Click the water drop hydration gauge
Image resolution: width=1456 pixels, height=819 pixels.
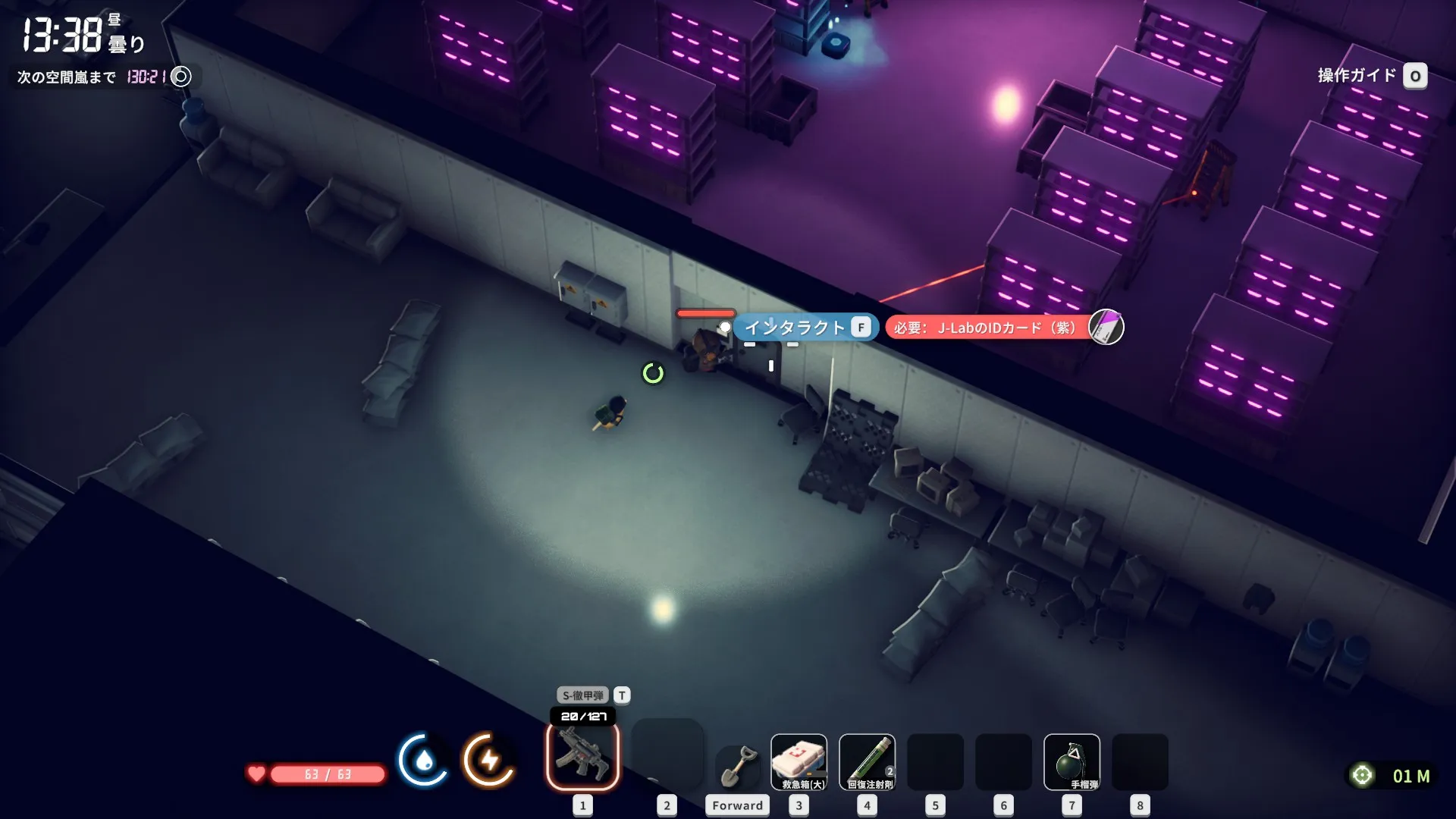pyautogui.click(x=423, y=760)
